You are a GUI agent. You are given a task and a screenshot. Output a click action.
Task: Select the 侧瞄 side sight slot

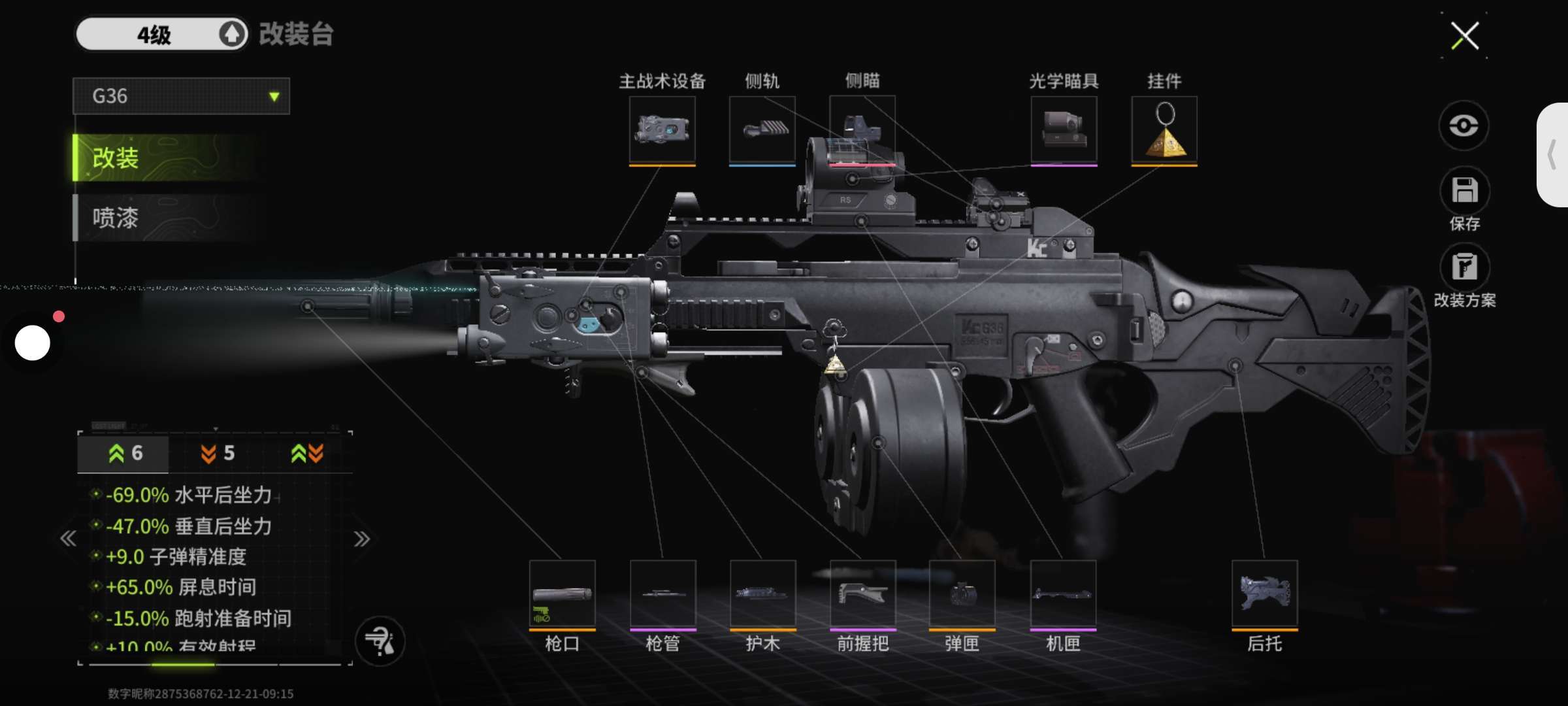862,129
